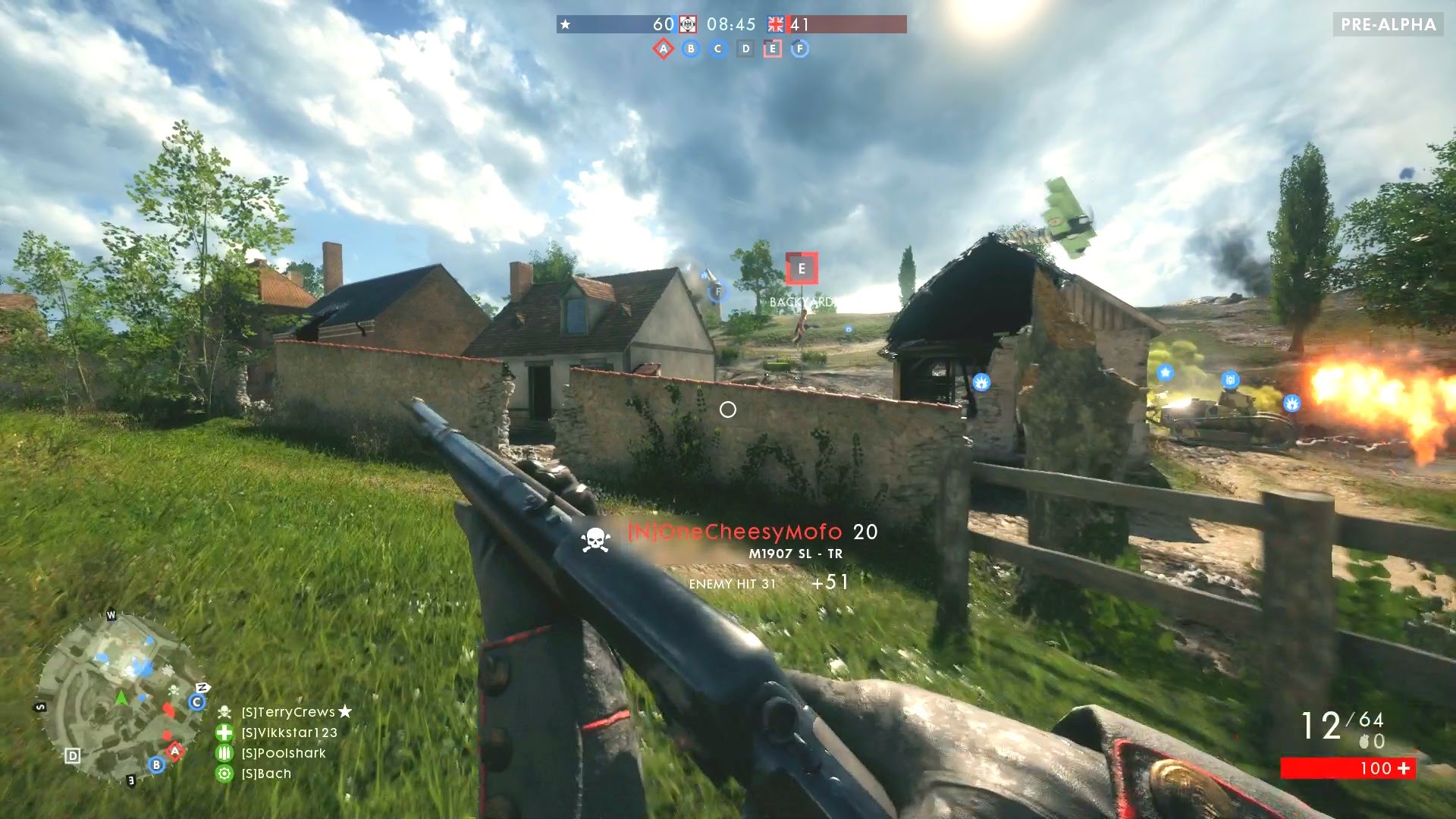Select the contested objective A diamond marker

(x=662, y=48)
